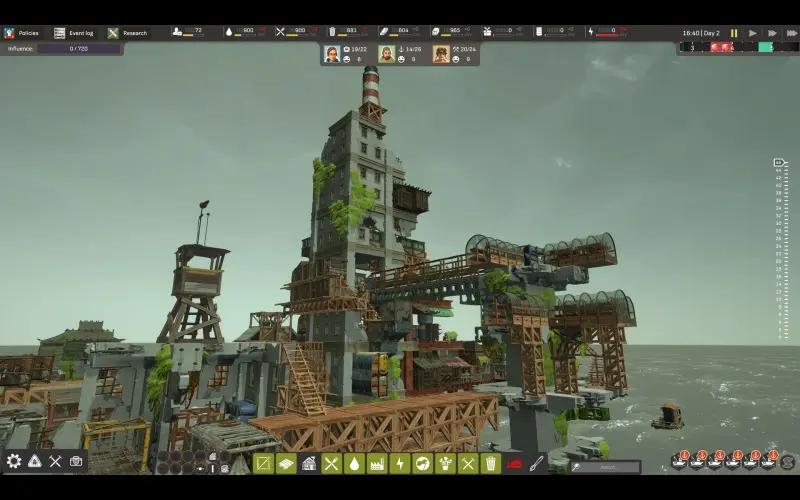Screen dimensions: 800x500
Task: Click the search field in the build bar
Action: coord(605,466)
